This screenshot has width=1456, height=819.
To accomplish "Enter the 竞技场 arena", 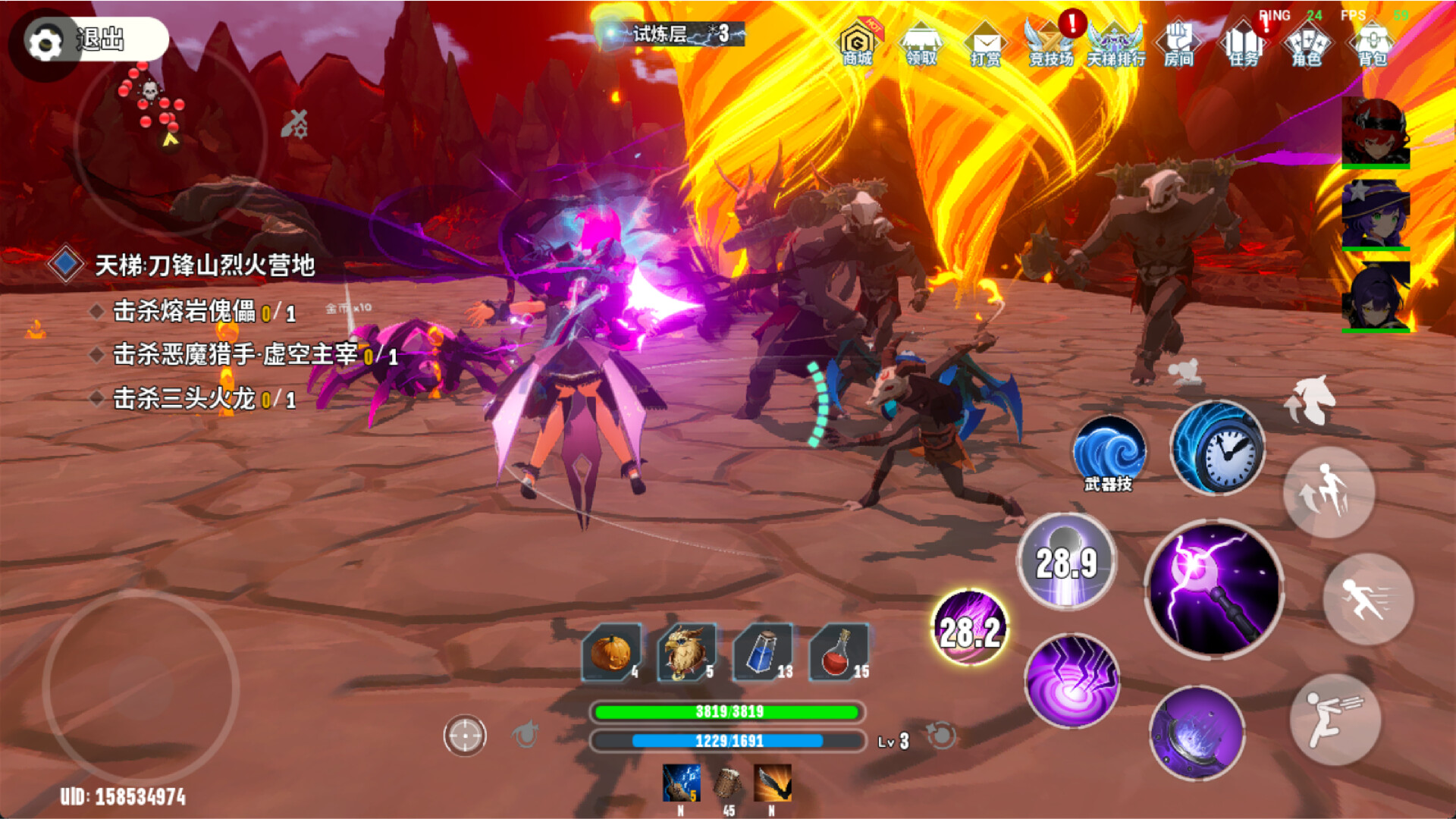I will click(1046, 42).
